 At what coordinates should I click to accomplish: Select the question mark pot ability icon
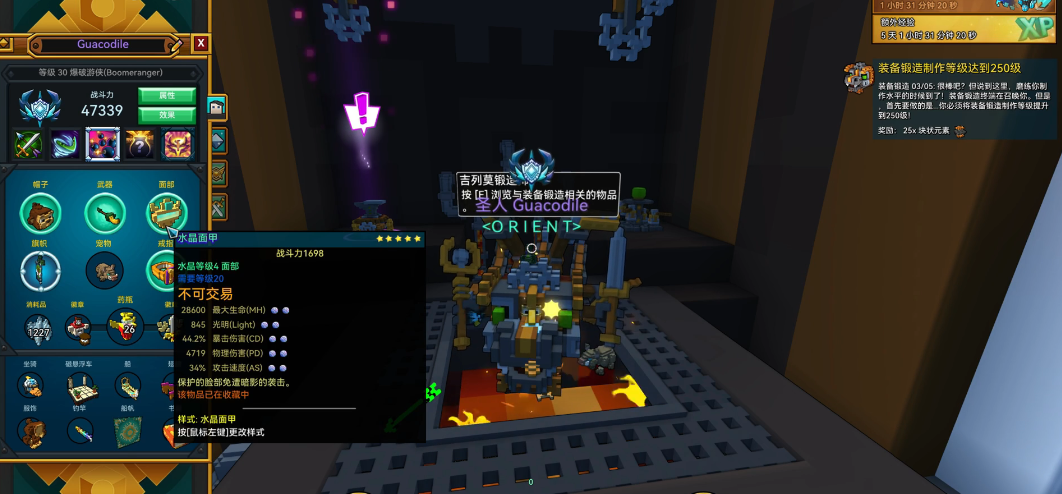[140, 145]
